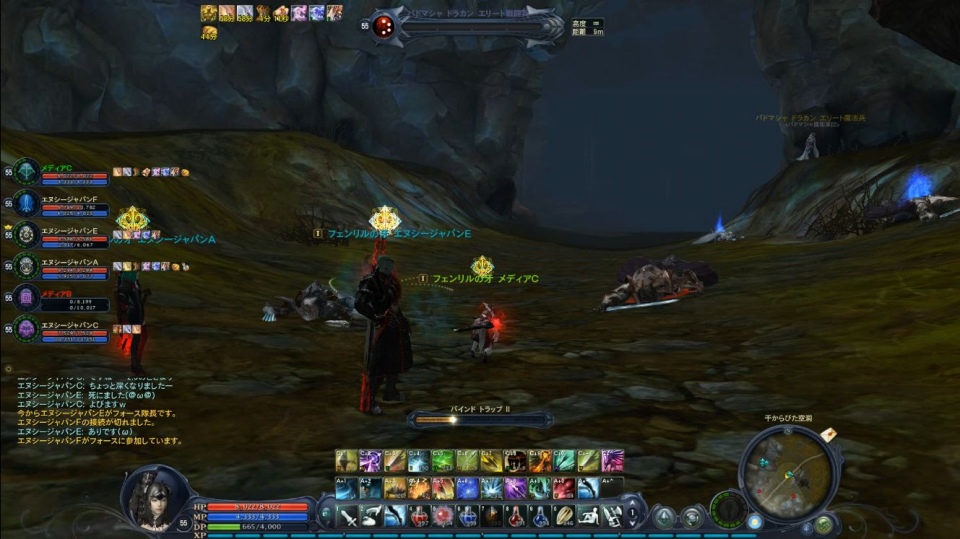960x539 pixels.
Task: Click the chat log window
Action: 100,410
